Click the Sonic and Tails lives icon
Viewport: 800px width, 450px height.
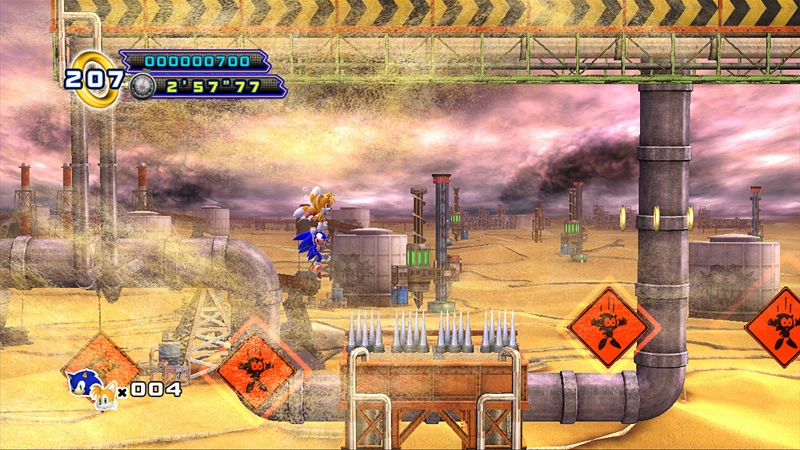coord(90,388)
